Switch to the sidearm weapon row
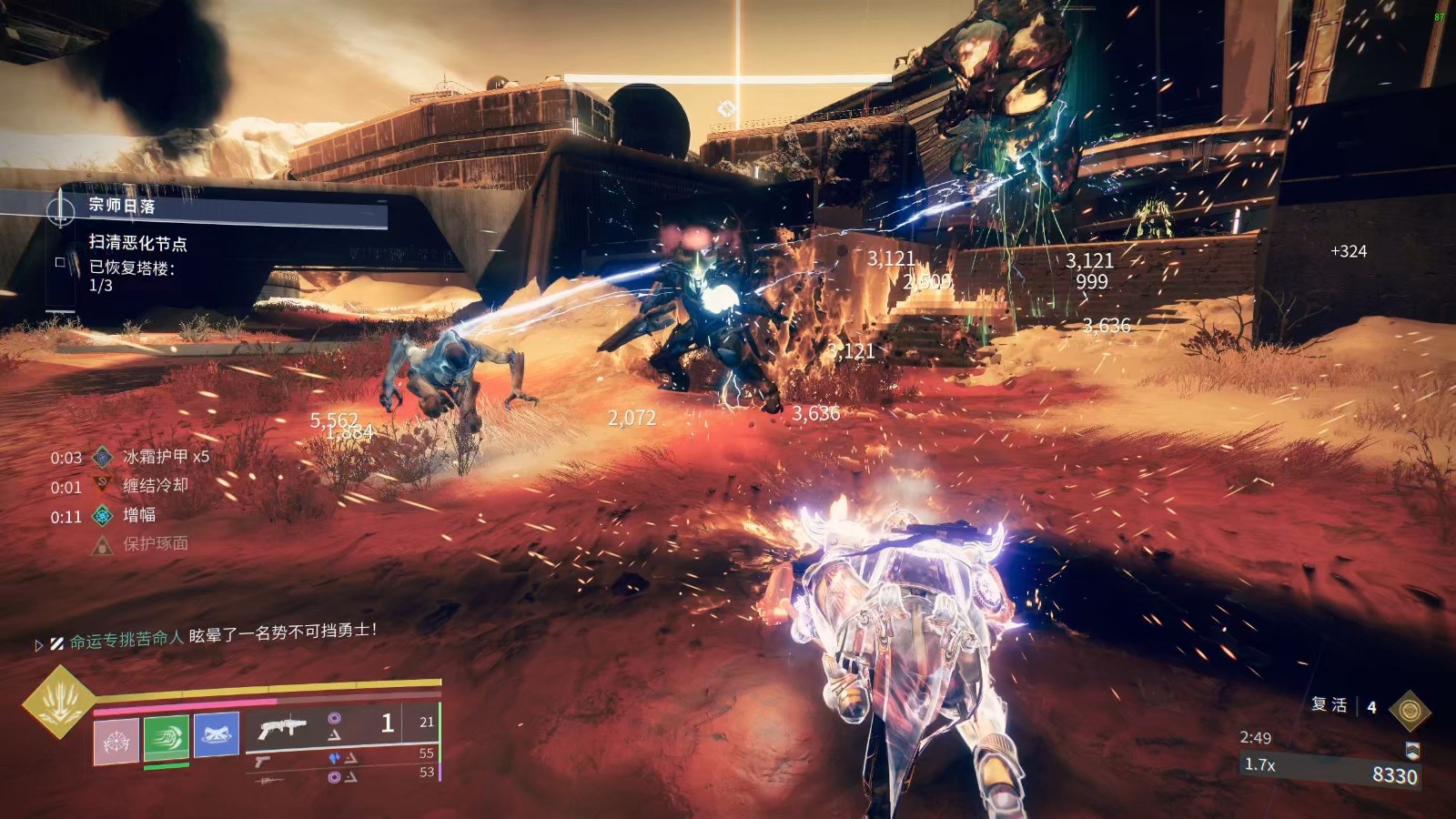The image size is (1456, 819). [x=262, y=760]
